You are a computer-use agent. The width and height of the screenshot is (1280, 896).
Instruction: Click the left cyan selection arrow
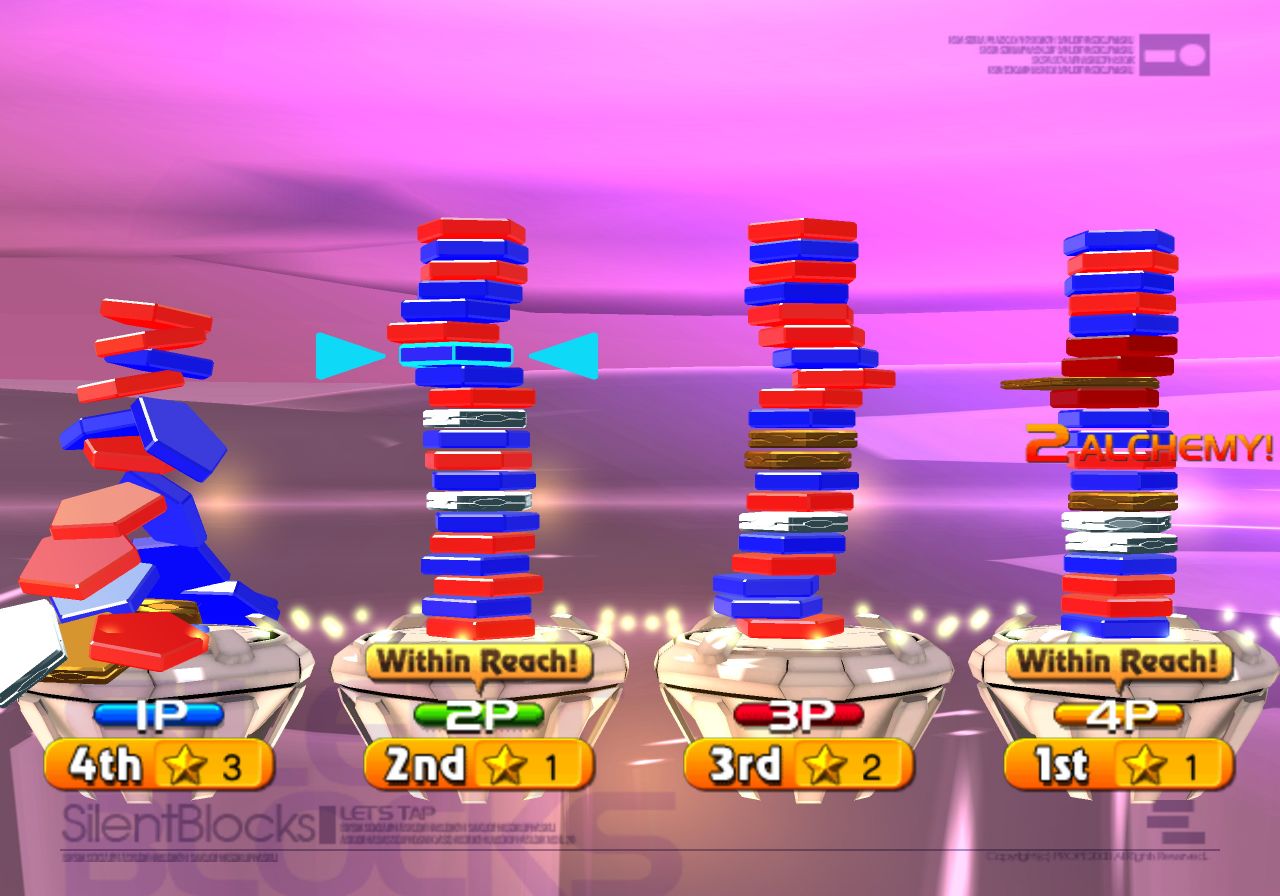(347, 356)
